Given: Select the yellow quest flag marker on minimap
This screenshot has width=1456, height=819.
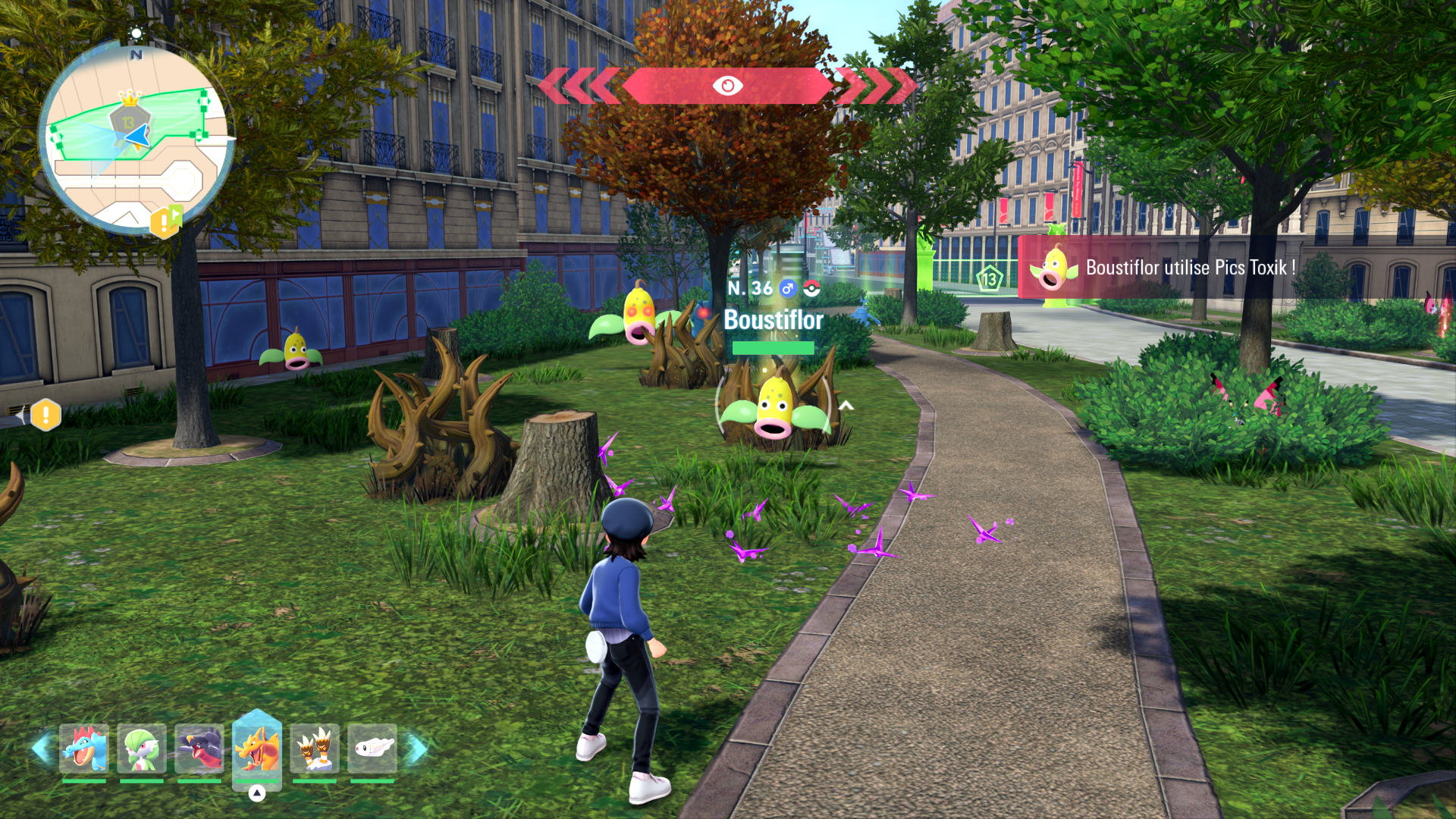Looking at the screenshot, I should 166,221.
